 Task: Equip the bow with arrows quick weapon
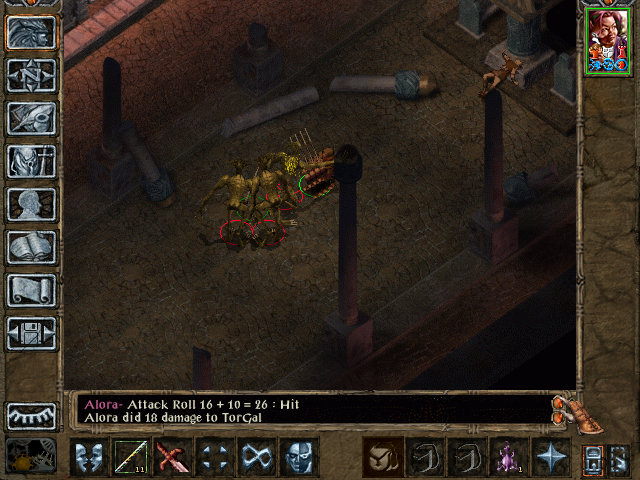pyautogui.click(x=131, y=458)
